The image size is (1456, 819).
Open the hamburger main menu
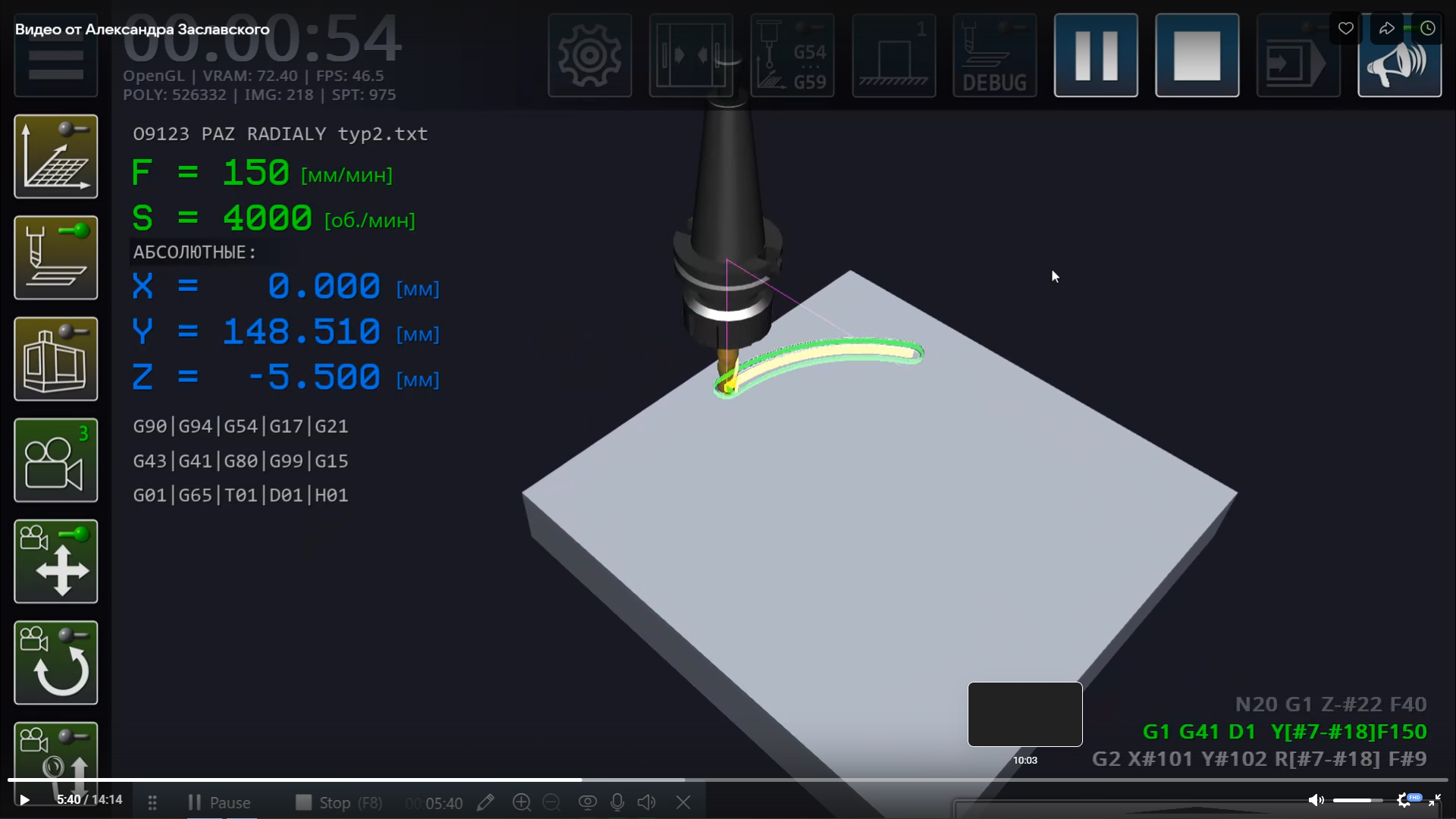tap(55, 64)
